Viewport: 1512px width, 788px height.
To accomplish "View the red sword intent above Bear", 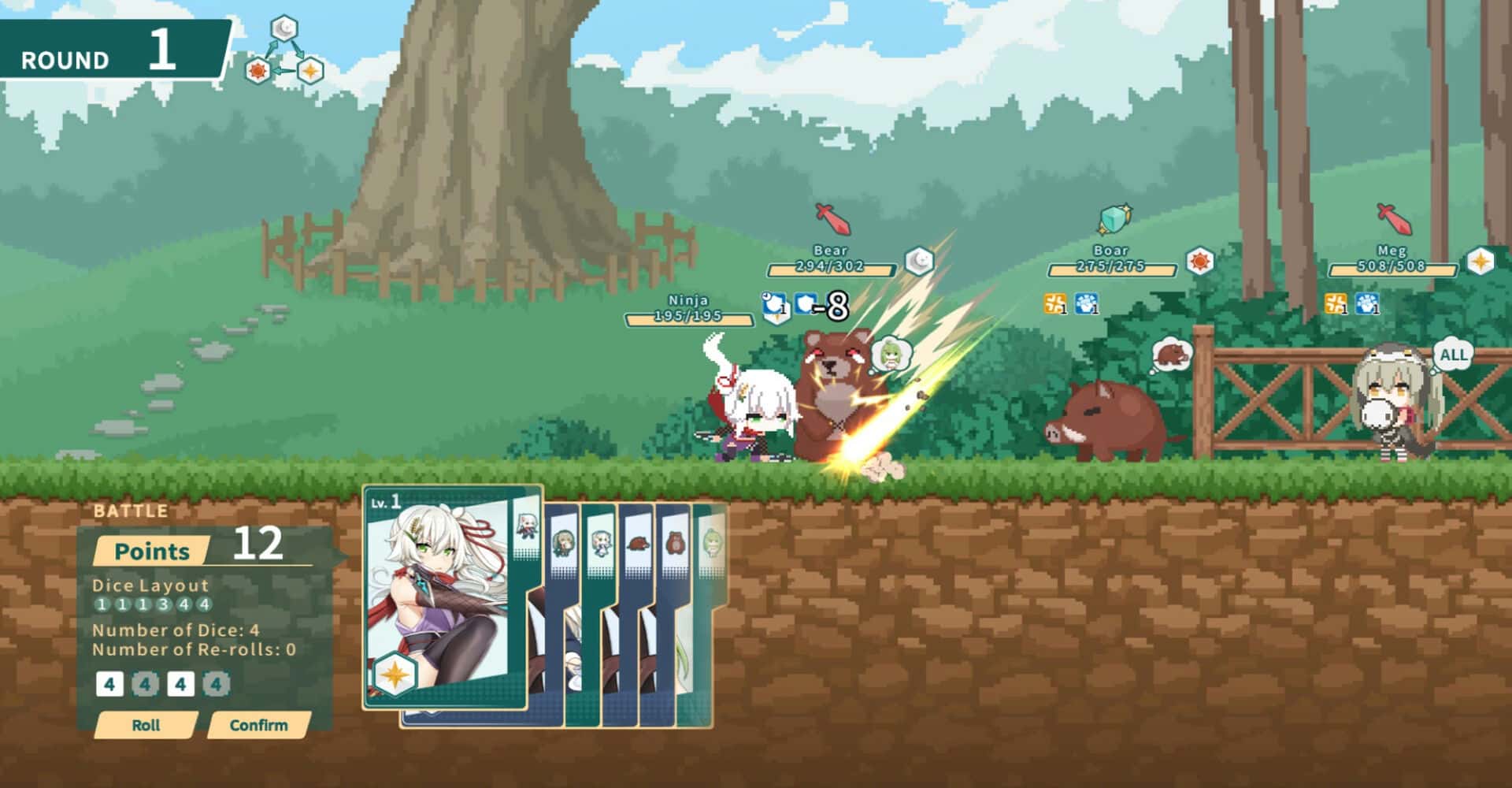I will 832,219.
